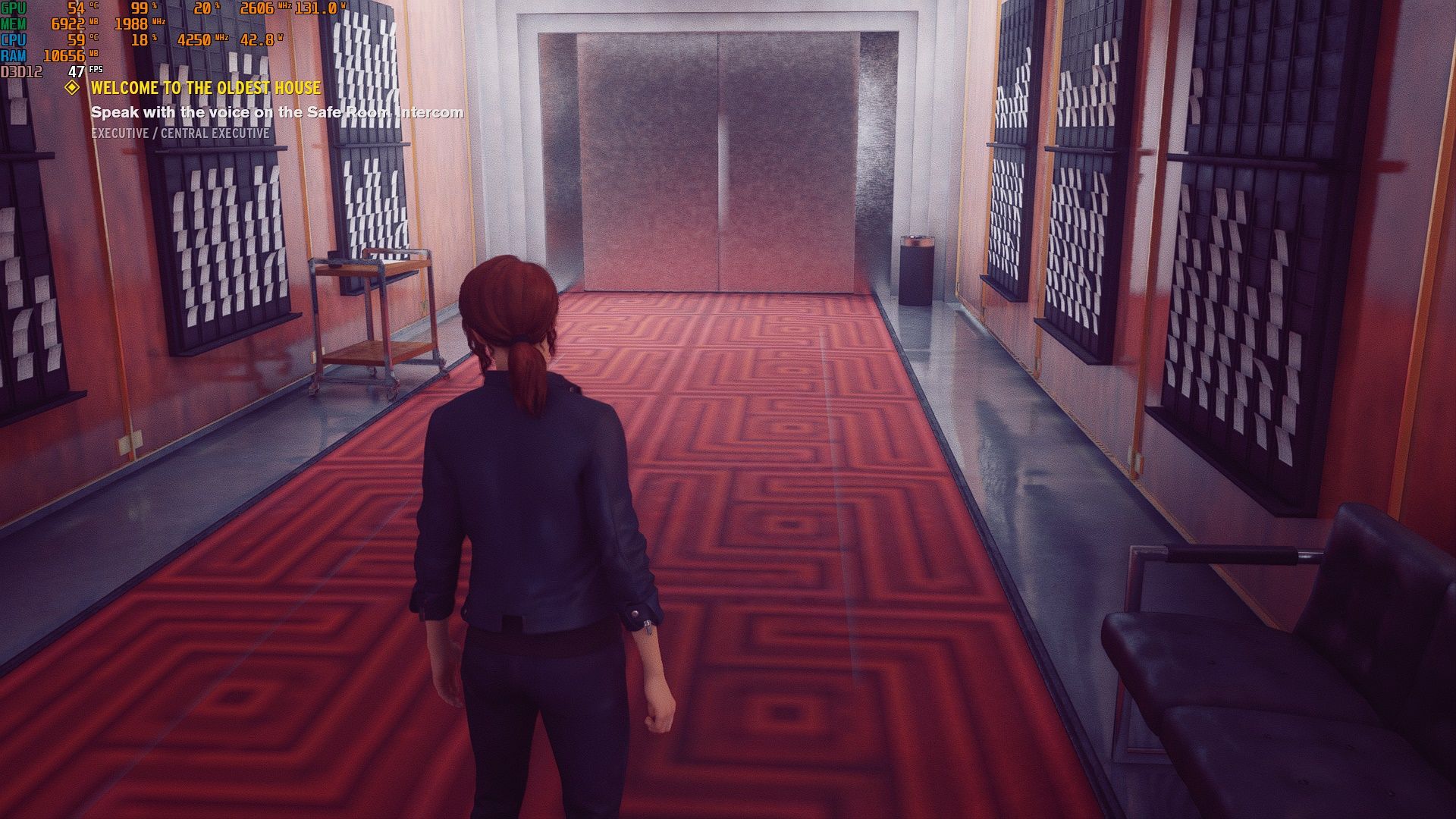Click the yellow objective diamond icon
The width and height of the screenshot is (1456, 819).
pos(73,88)
